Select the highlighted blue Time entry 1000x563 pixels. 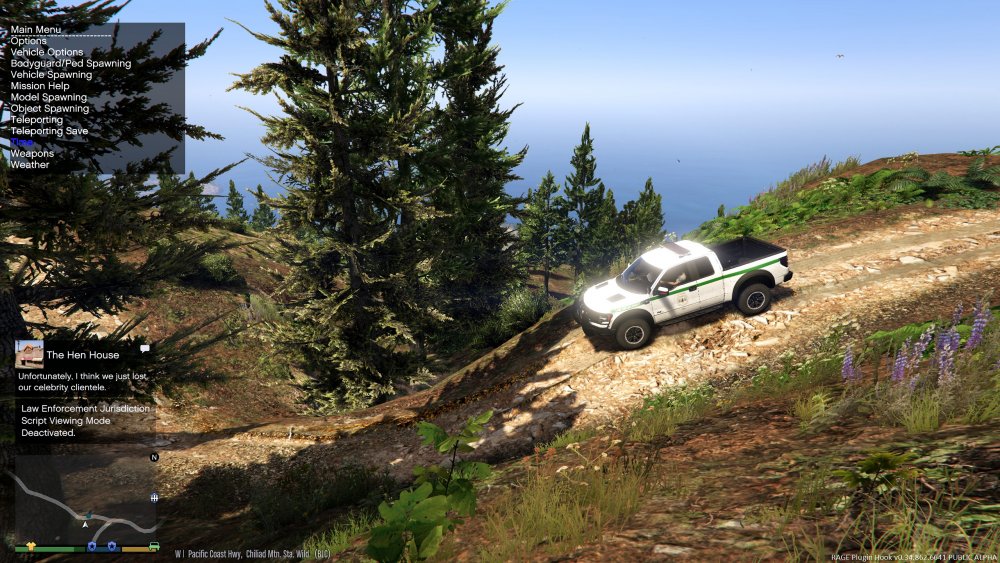(22, 142)
